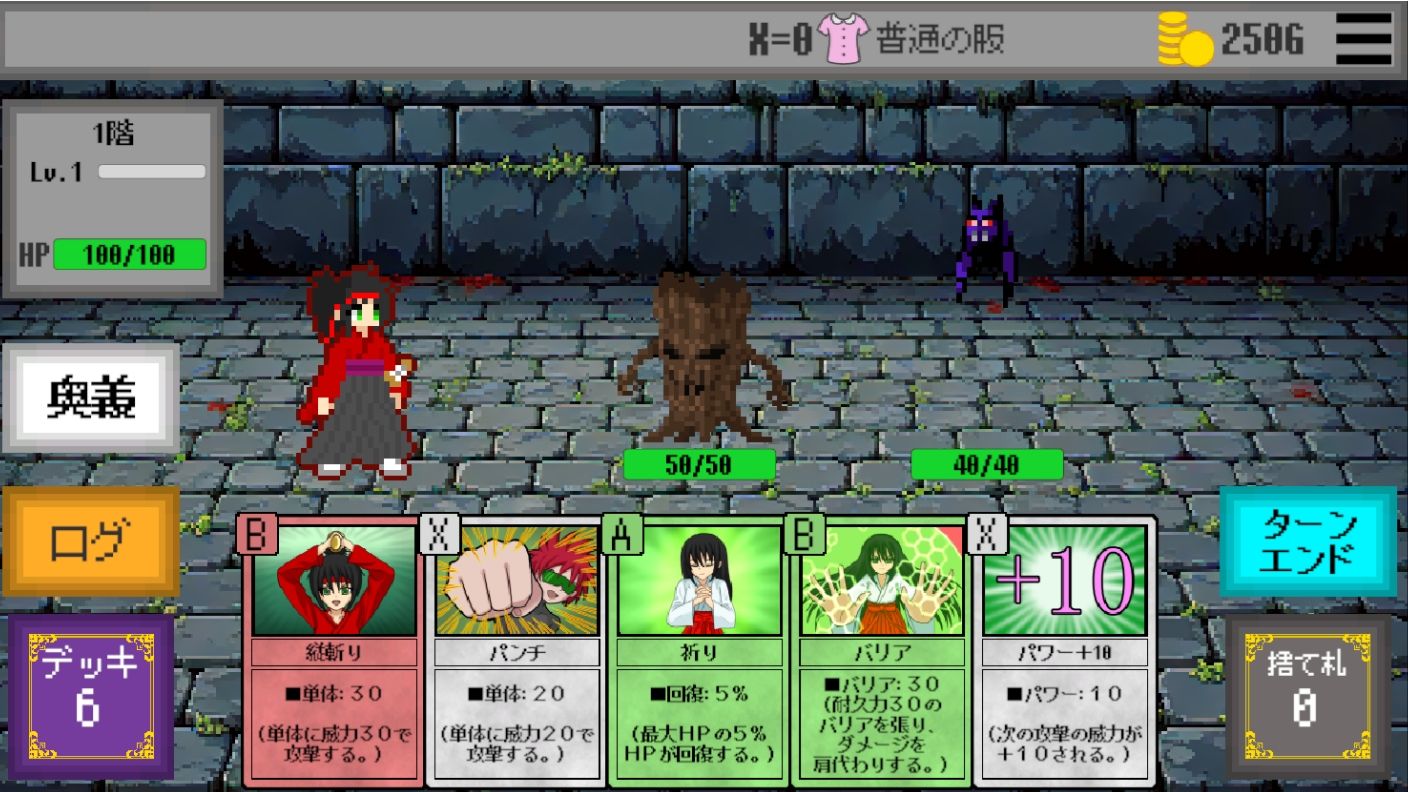The image size is (1408, 792).
Task: Click the A rank badge on 祈り card
Action: [x=622, y=535]
